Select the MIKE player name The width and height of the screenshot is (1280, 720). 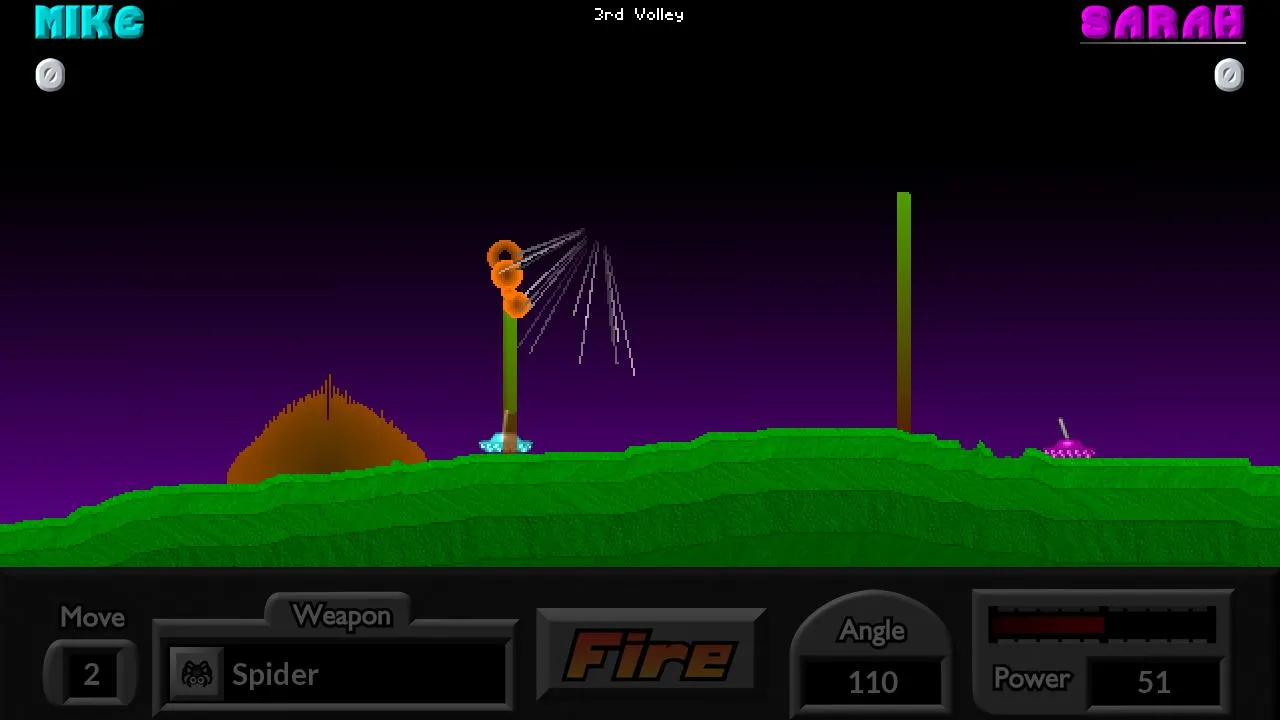[88, 23]
